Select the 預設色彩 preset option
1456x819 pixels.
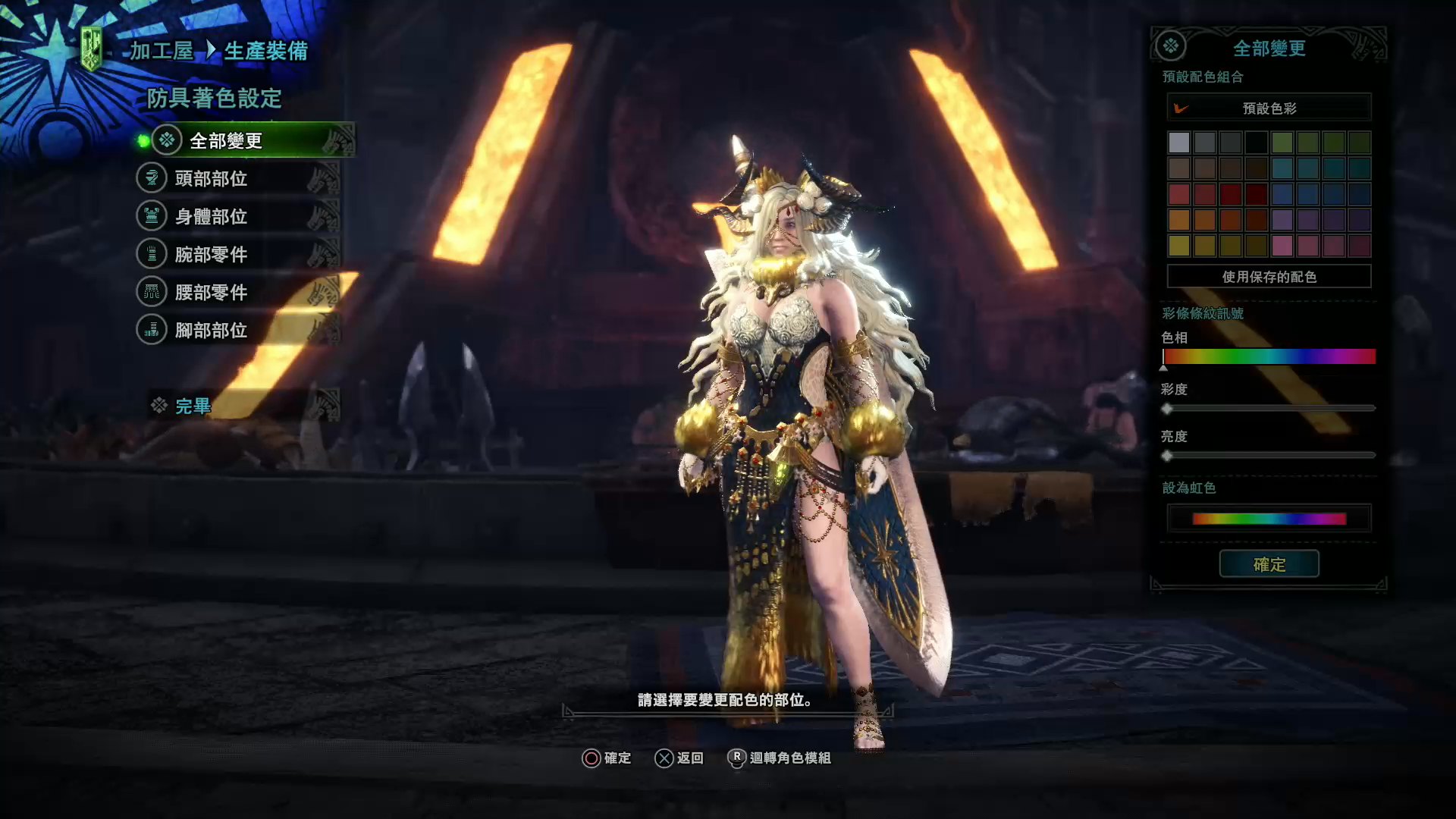point(1269,108)
